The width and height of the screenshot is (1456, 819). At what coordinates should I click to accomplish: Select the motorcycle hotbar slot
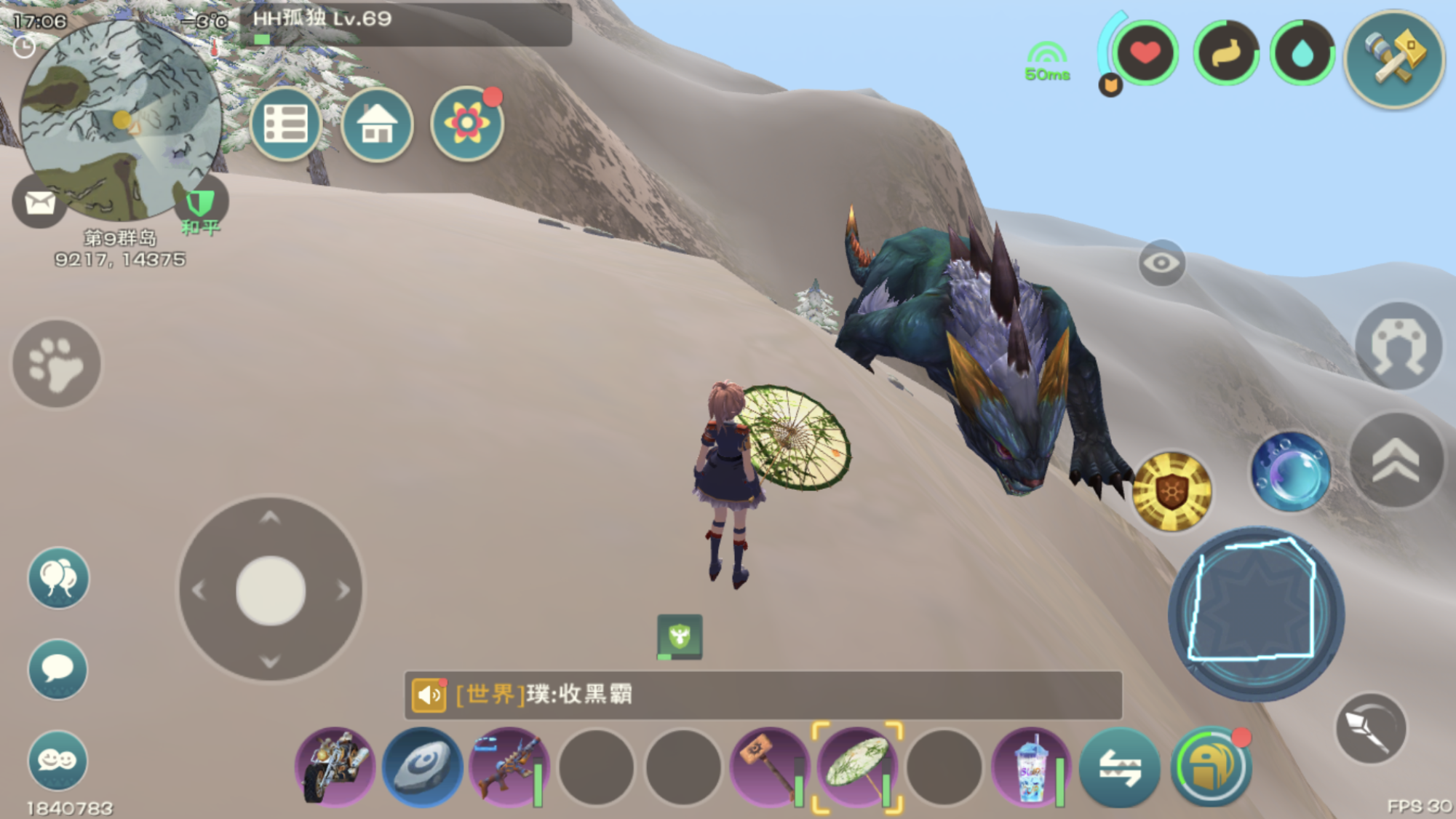(x=335, y=767)
